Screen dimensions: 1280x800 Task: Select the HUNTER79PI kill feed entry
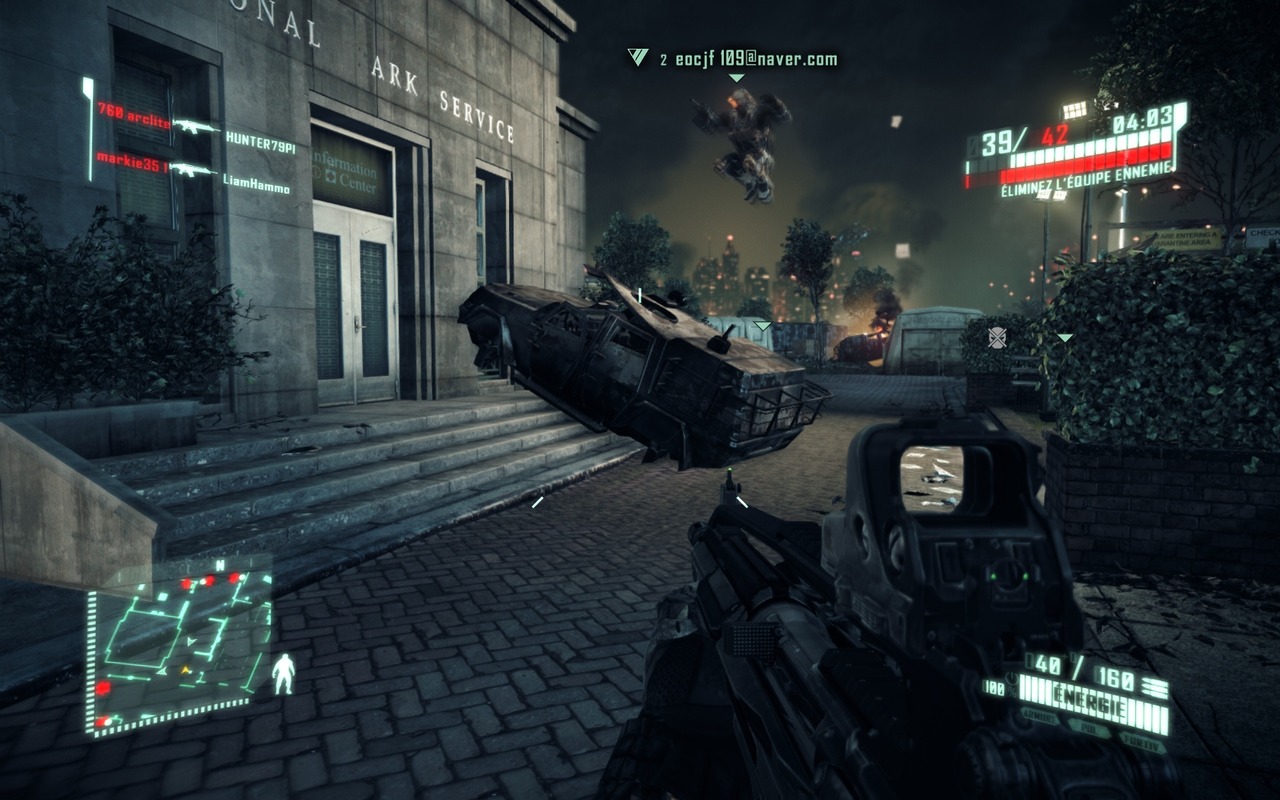(x=260, y=146)
